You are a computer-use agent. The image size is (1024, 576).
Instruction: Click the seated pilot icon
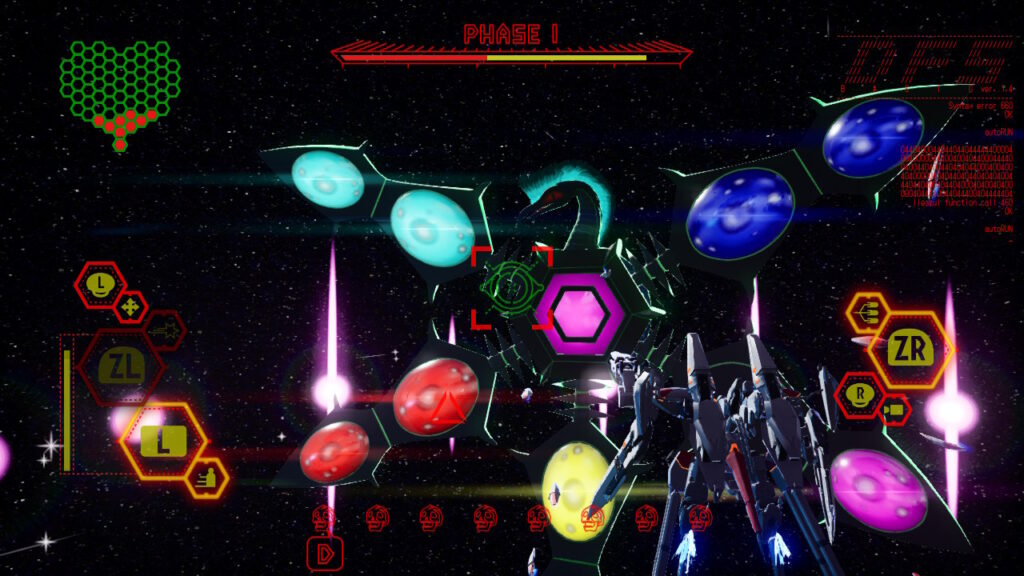pos(207,478)
